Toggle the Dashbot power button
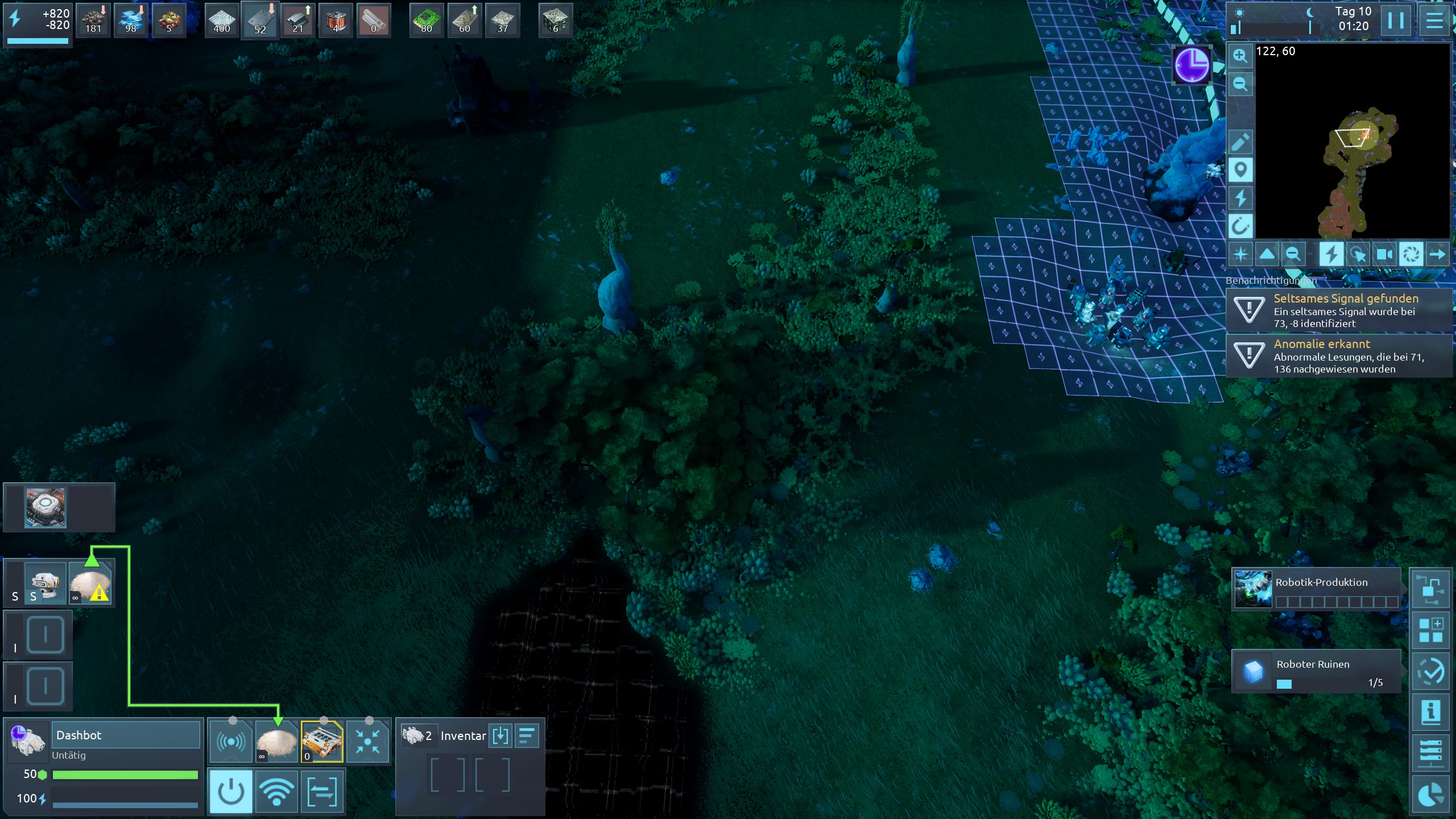 [230, 791]
